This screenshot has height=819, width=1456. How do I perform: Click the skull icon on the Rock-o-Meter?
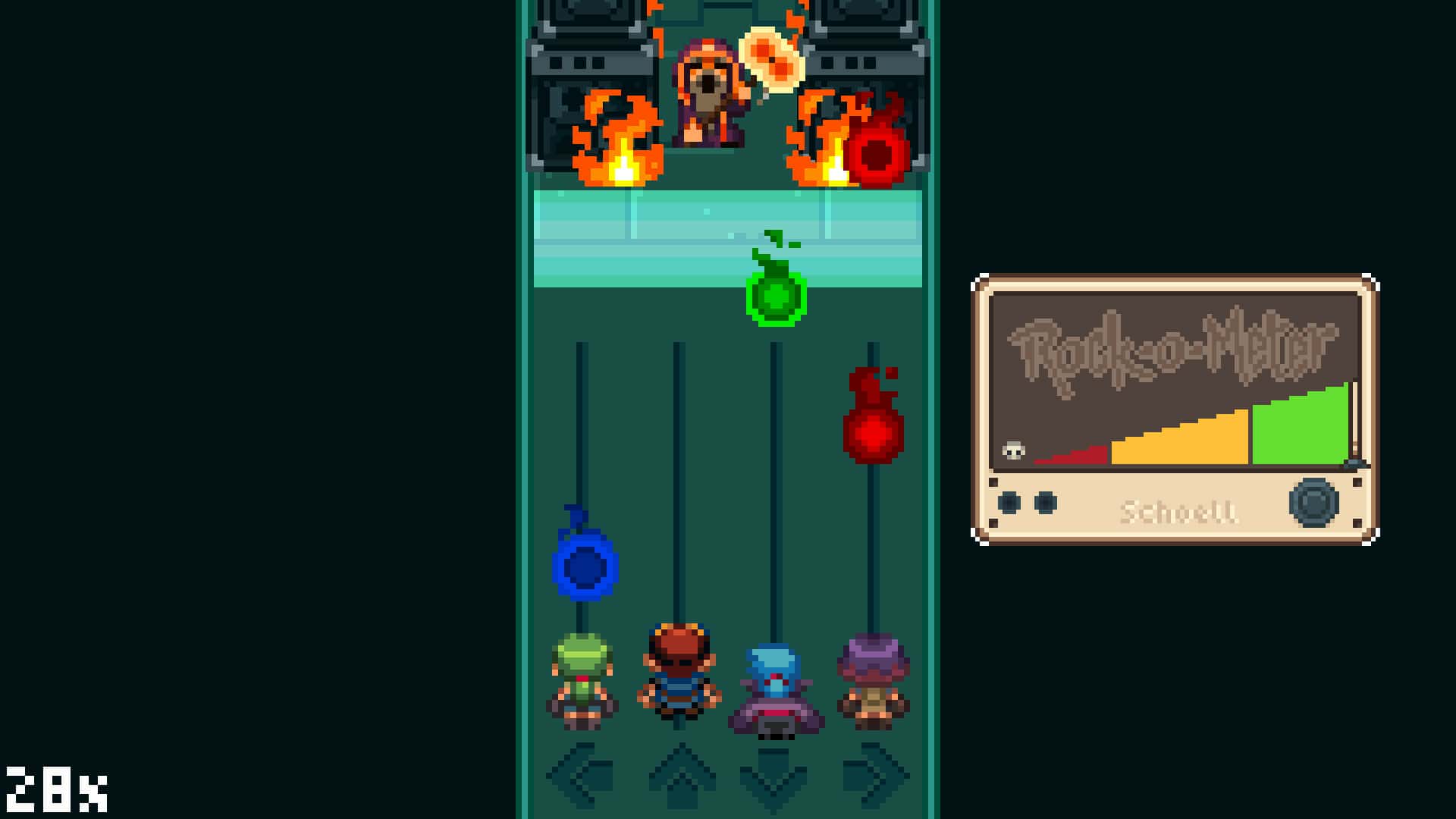click(x=1012, y=450)
